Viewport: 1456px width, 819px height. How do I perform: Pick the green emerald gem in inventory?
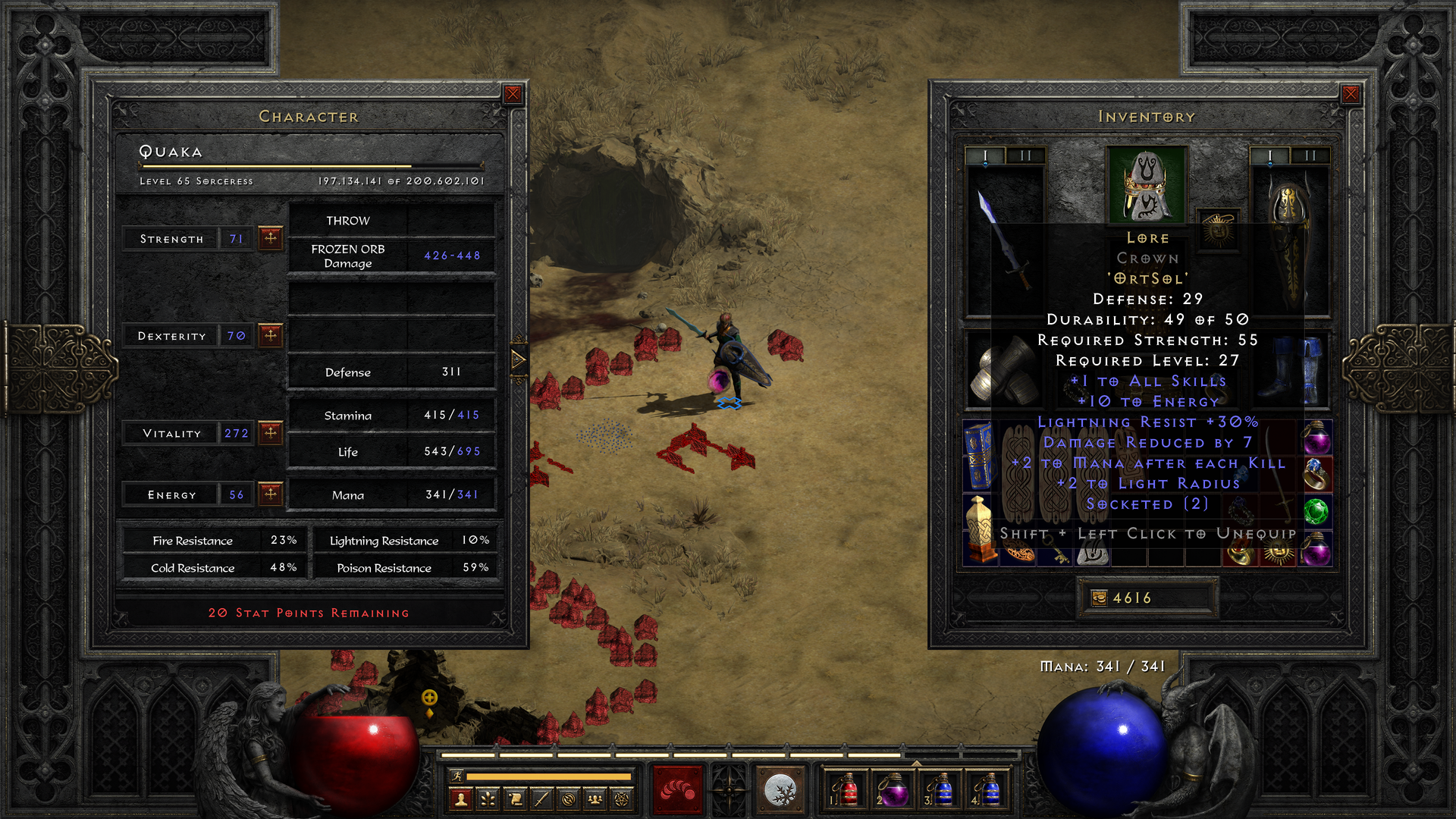1316,511
